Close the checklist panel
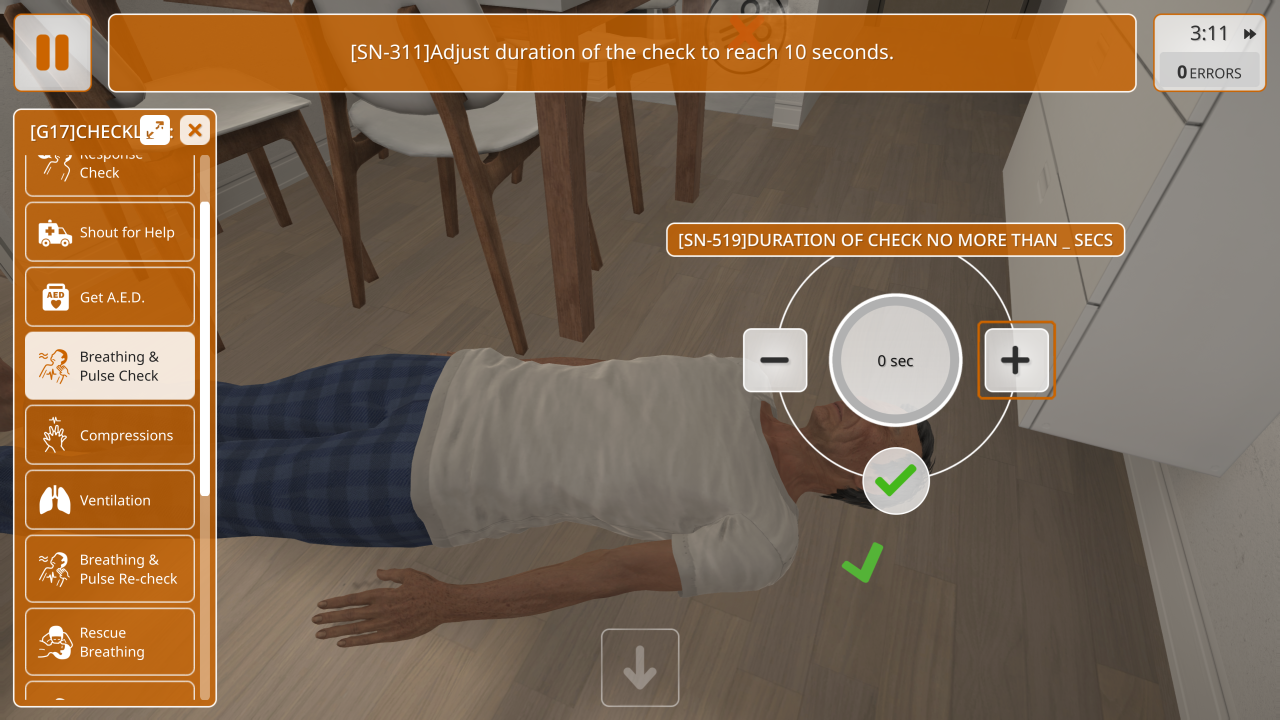Screen dimensions: 1280x720 (195, 130)
